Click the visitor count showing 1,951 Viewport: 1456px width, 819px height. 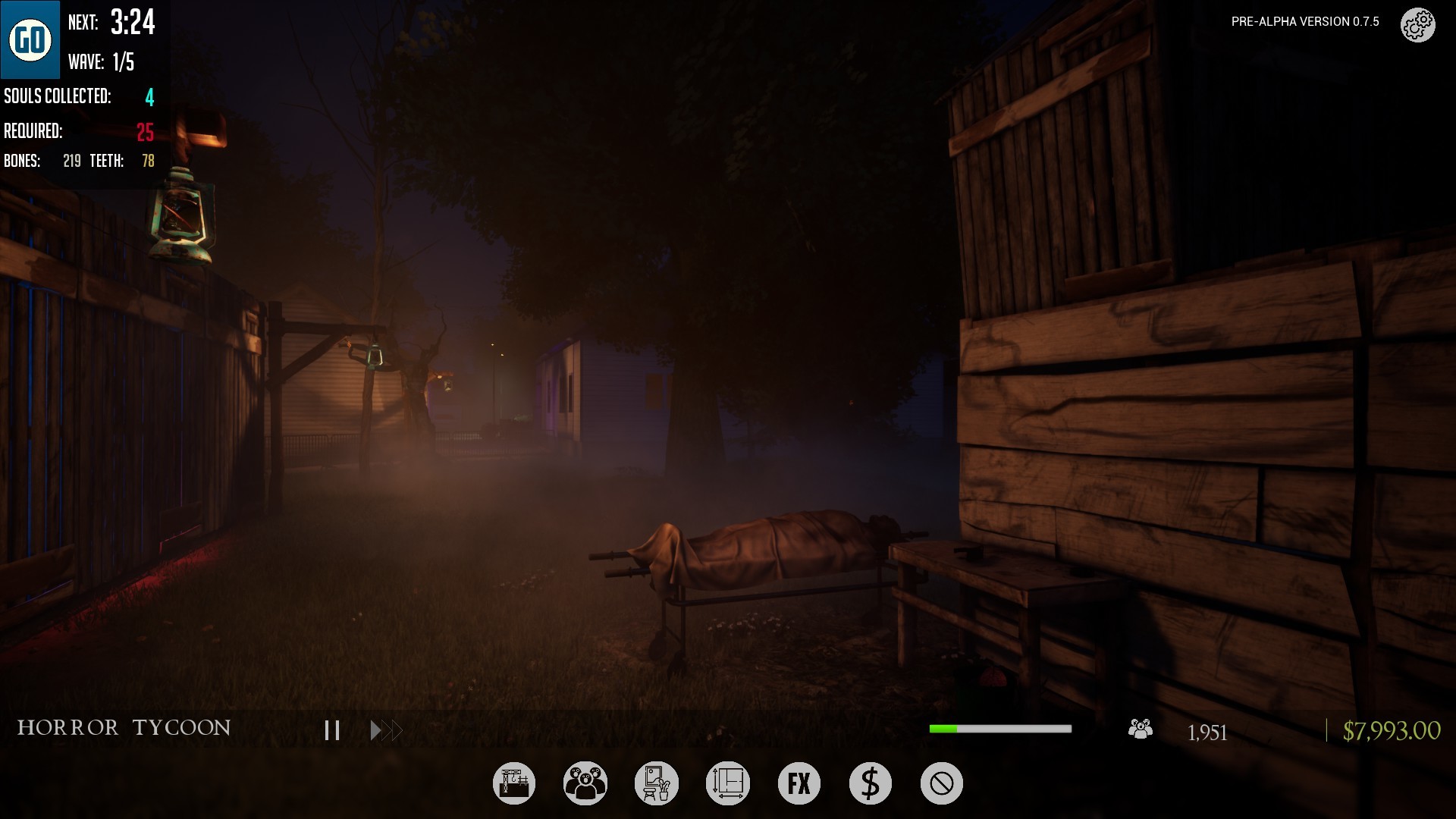tap(1209, 732)
